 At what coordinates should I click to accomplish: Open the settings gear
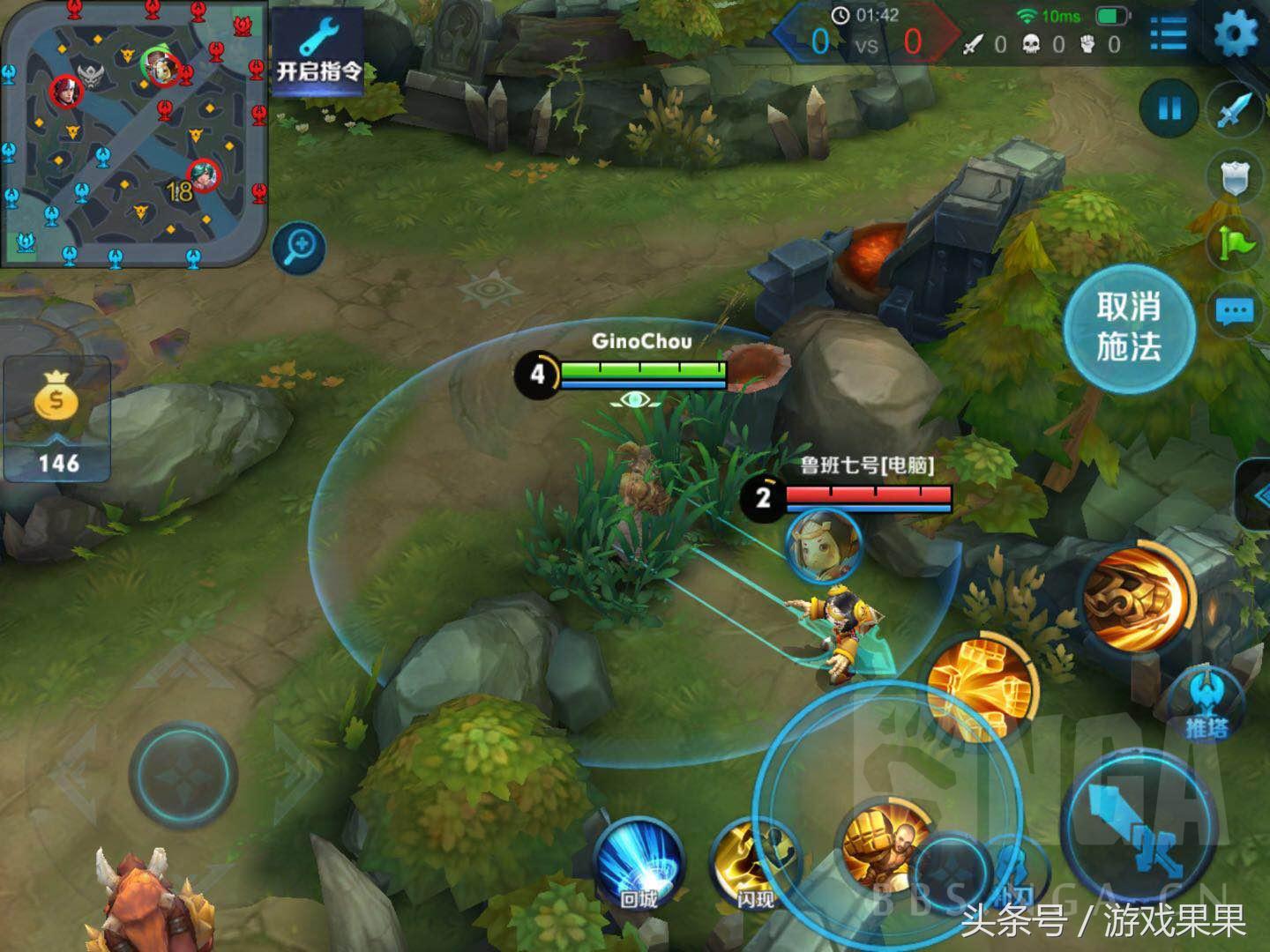tap(1236, 34)
